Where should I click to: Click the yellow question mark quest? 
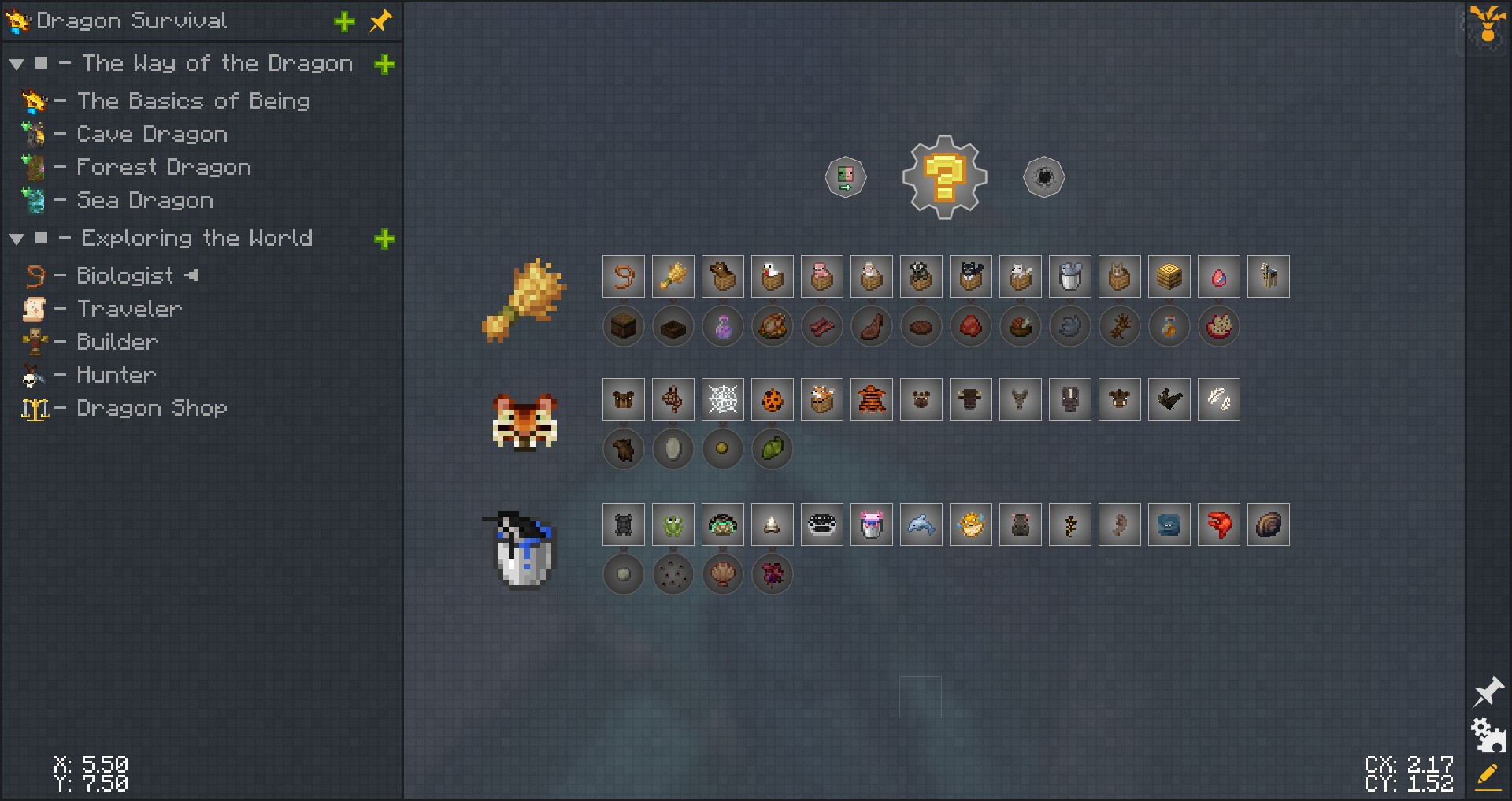944,177
